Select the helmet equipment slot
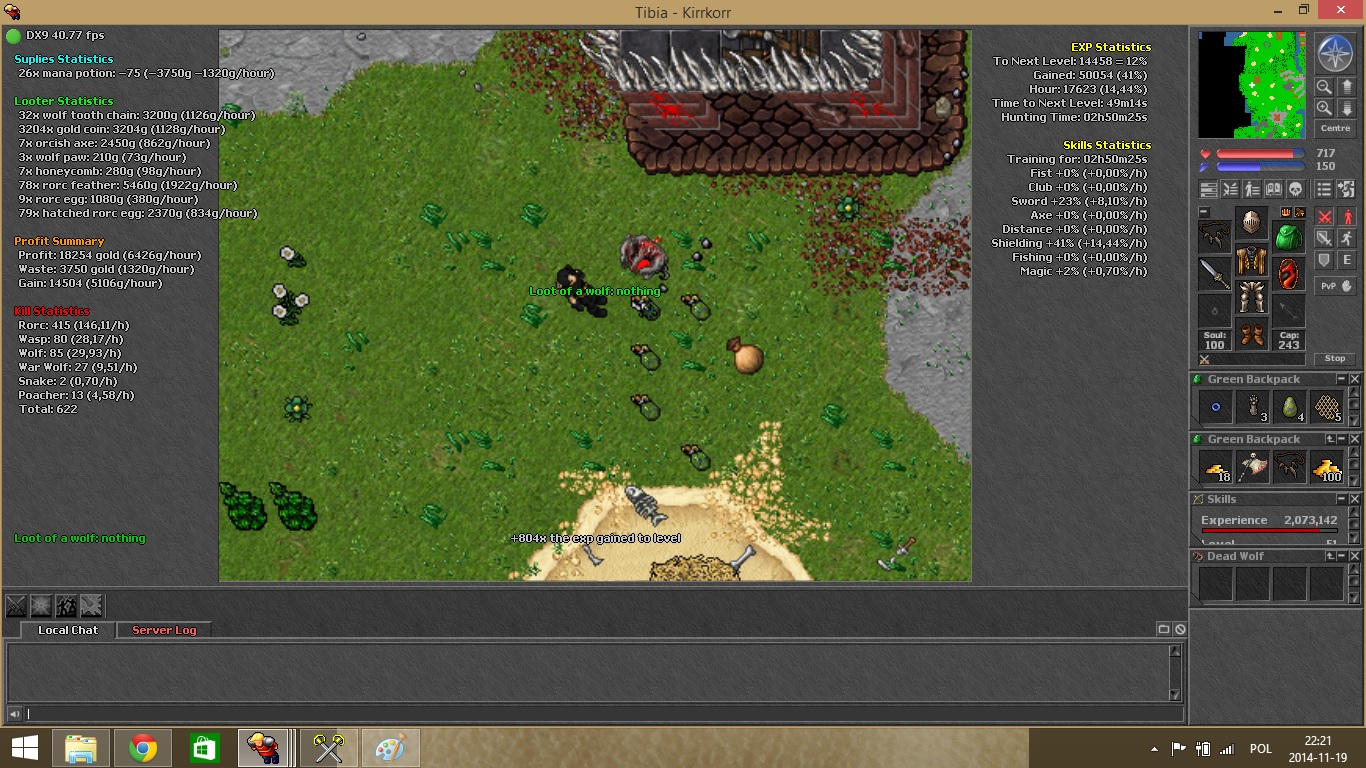 coord(1251,222)
